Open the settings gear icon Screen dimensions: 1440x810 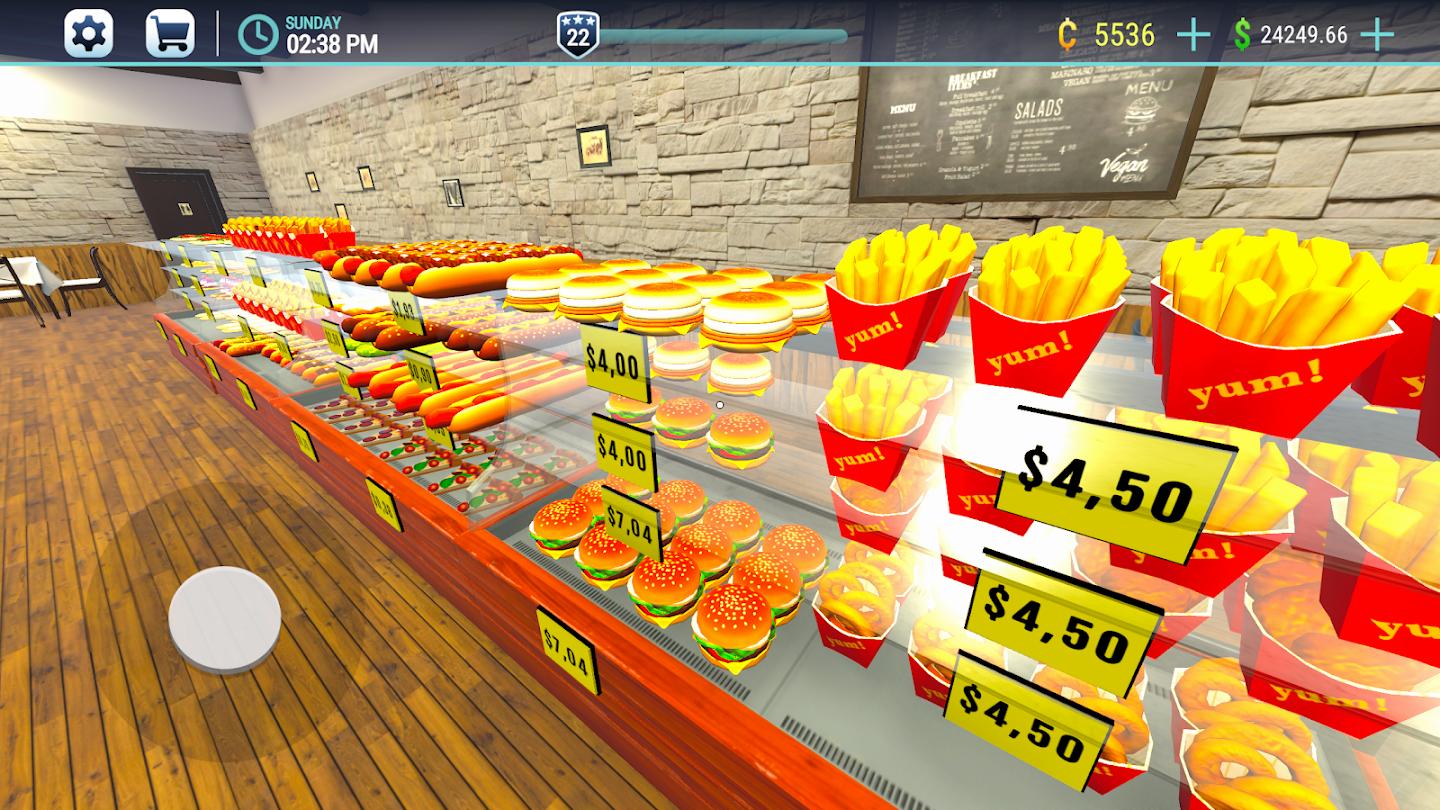tap(91, 32)
